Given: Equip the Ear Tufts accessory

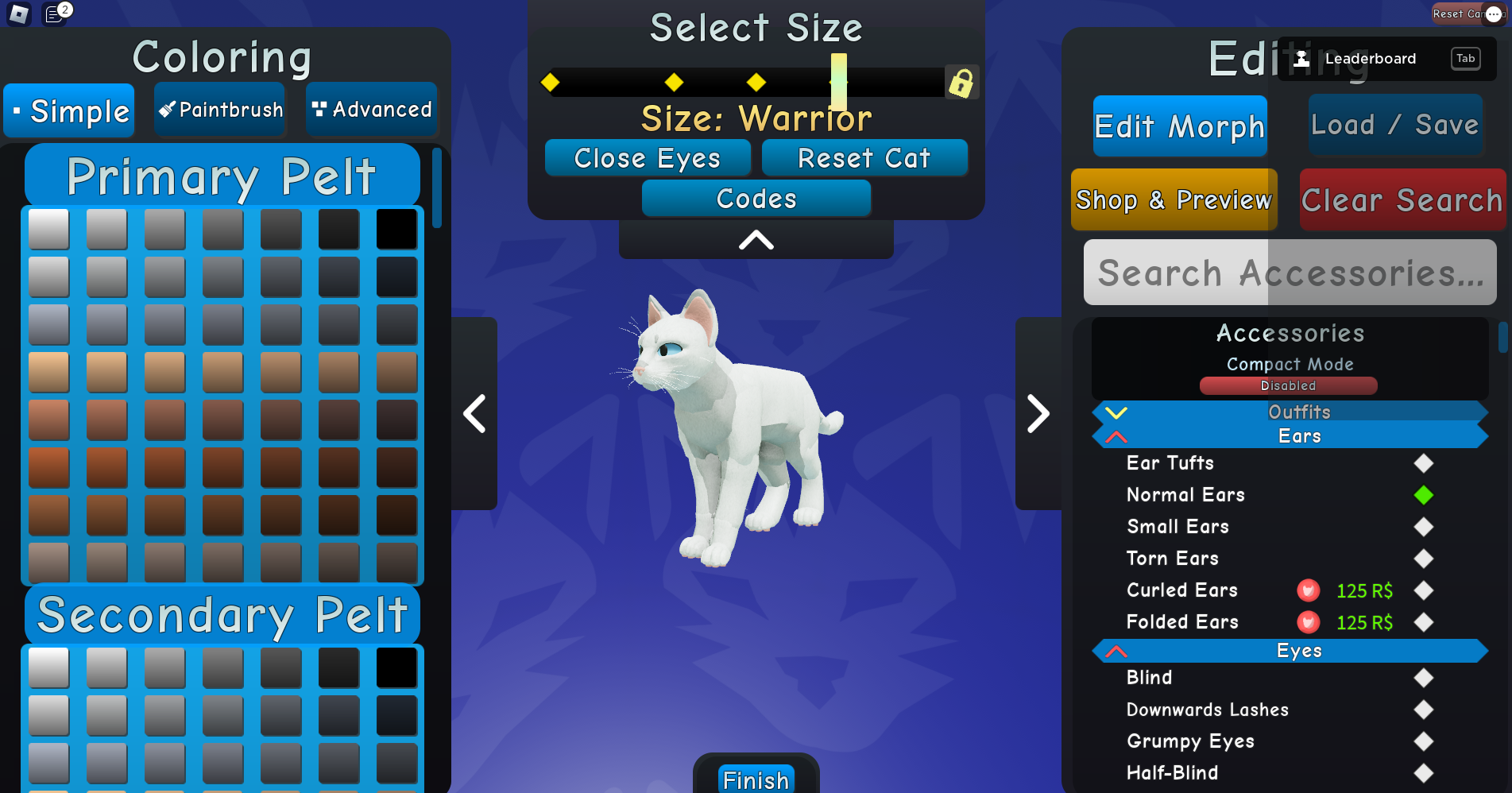Looking at the screenshot, I should tap(1423, 463).
